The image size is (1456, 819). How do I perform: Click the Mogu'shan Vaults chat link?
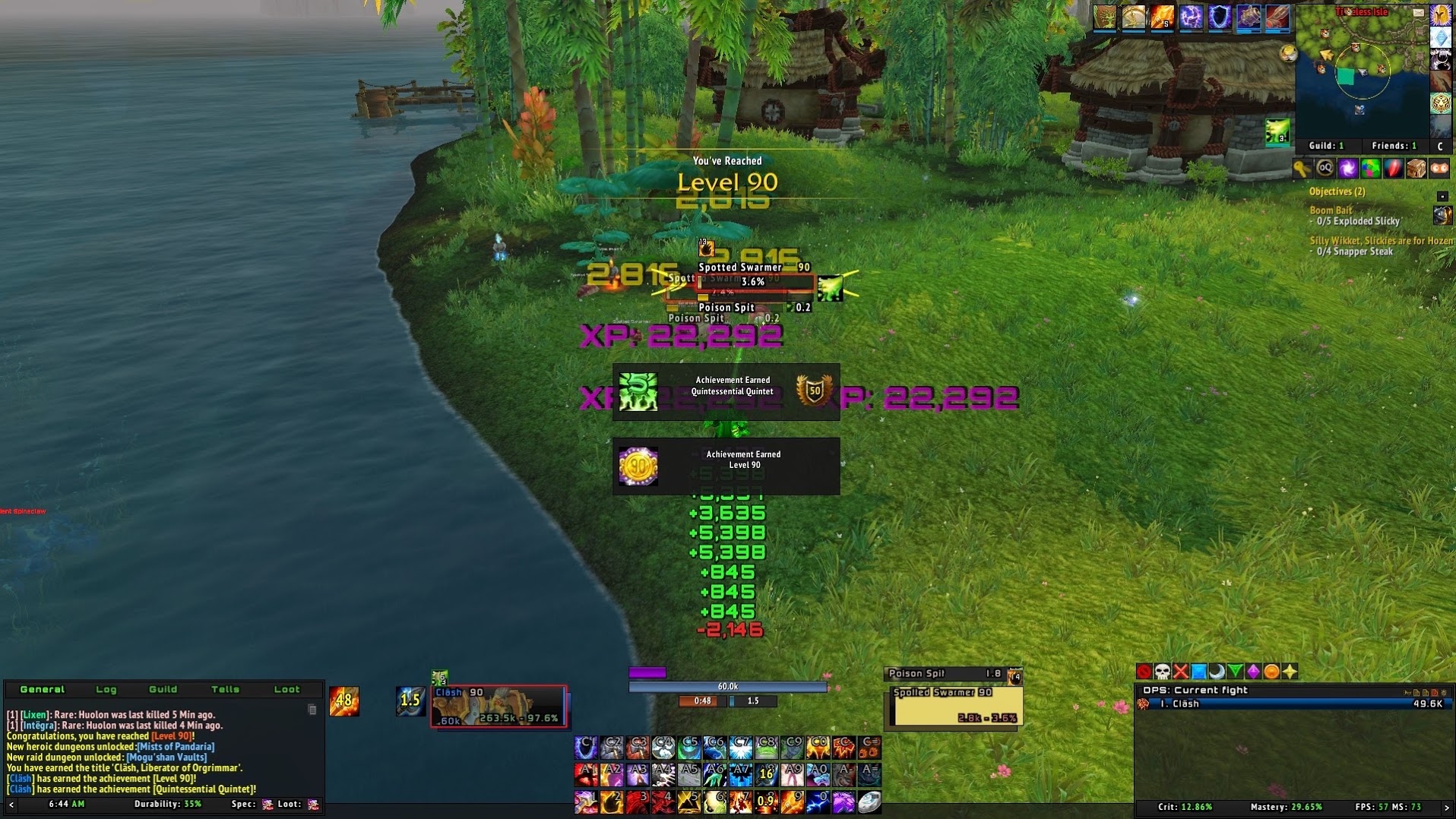click(166, 757)
